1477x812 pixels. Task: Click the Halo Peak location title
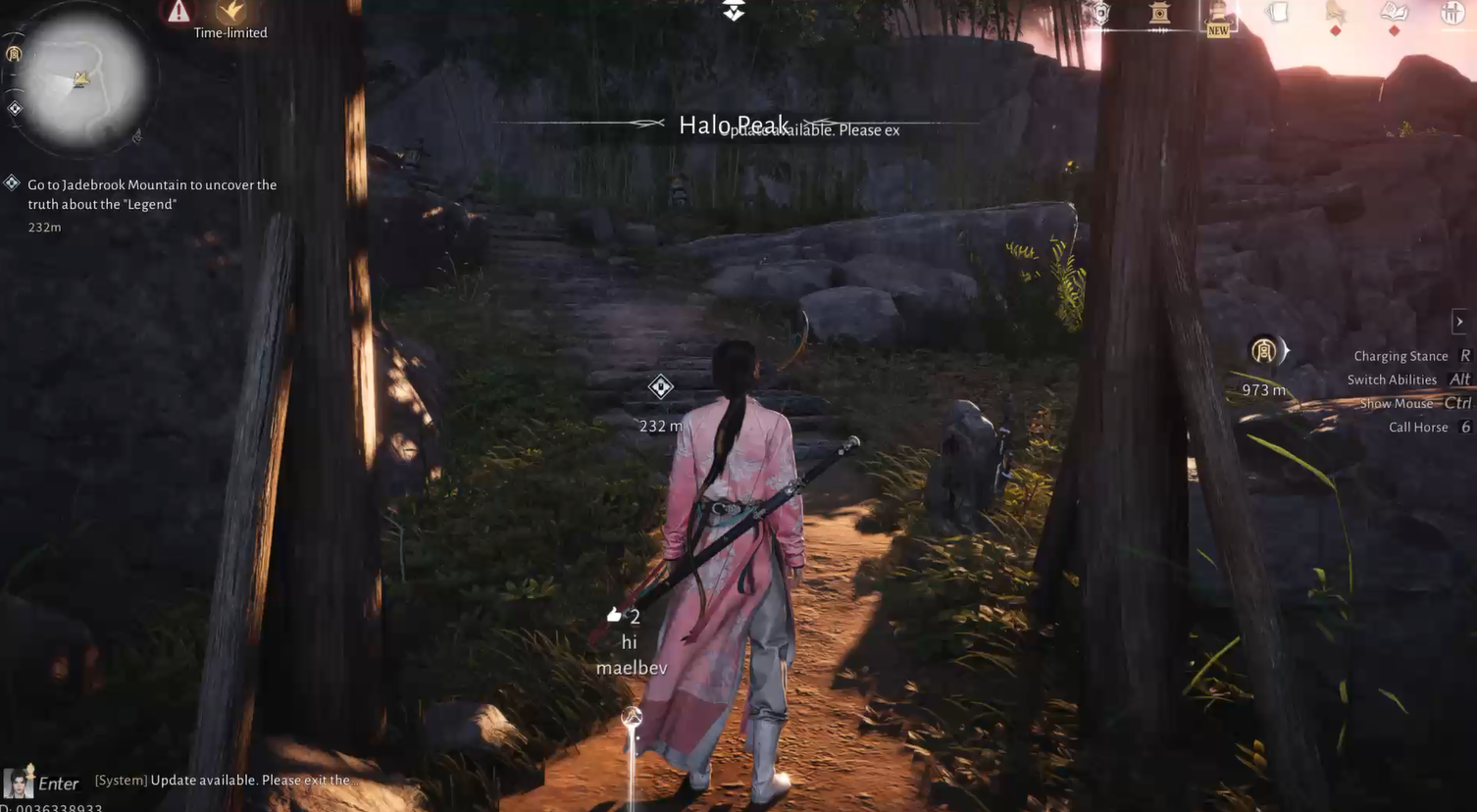(x=735, y=123)
